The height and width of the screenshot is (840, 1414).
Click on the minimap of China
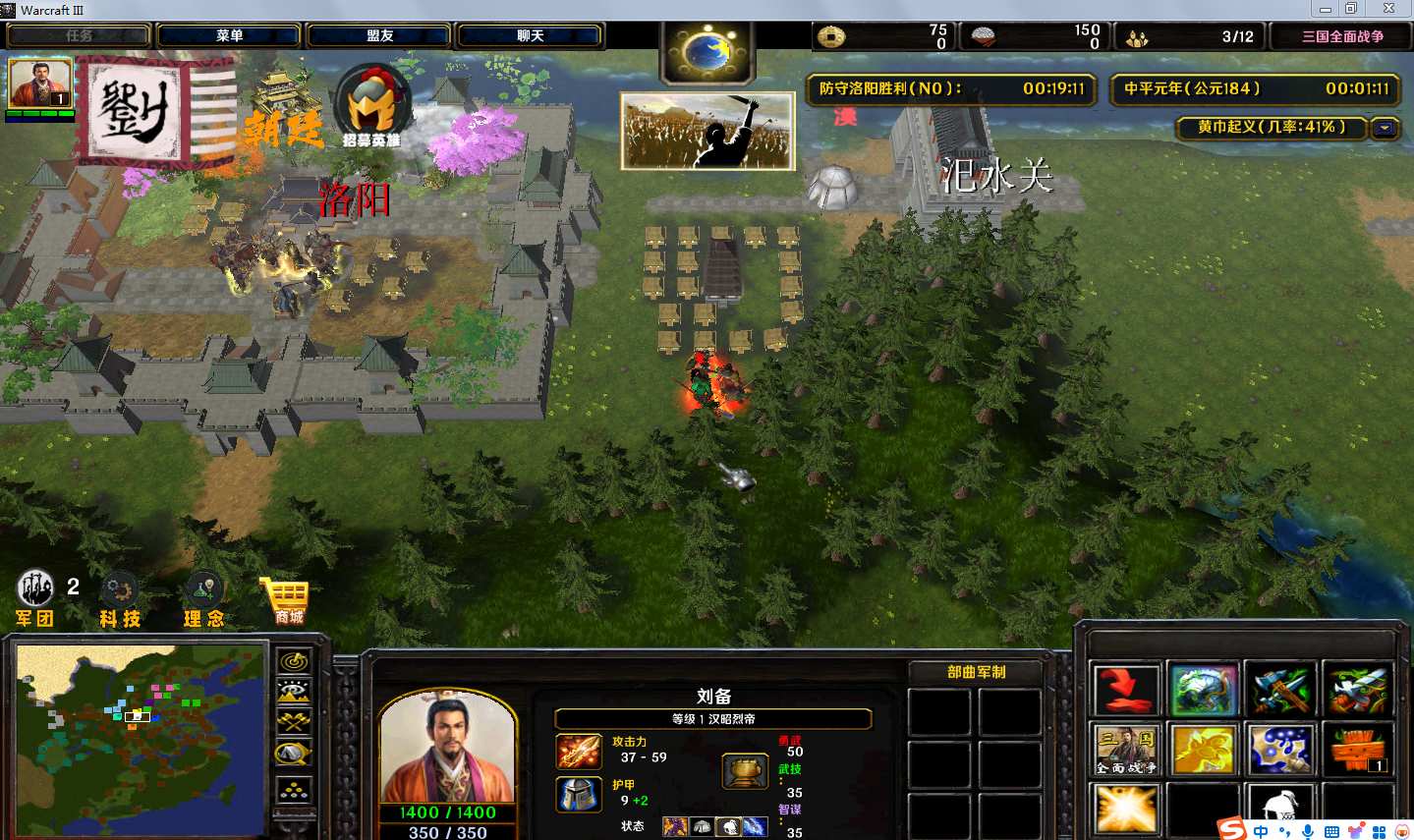[141, 737]
